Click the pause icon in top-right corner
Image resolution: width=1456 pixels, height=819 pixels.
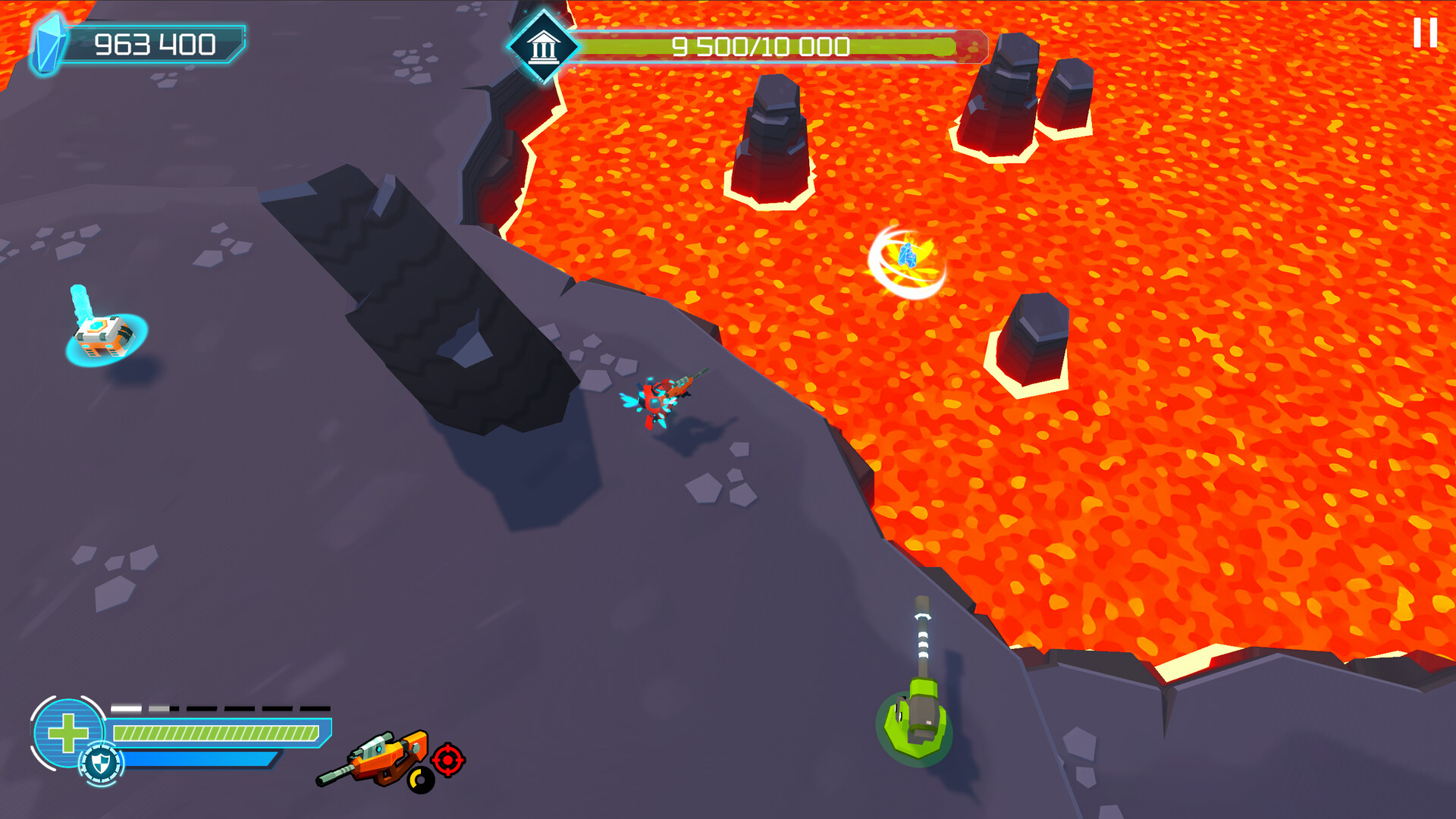1424,34
